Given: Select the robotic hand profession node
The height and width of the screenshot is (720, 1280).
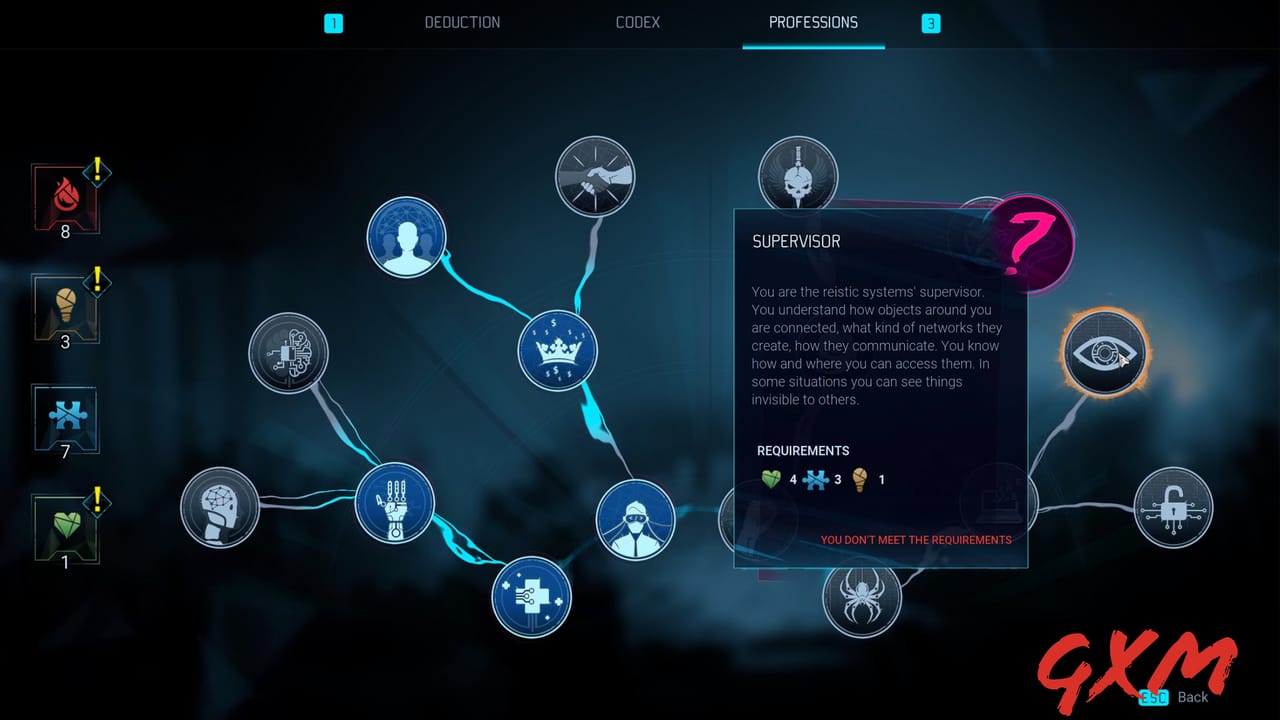Looking at the screenshot, I should click(394, 505).
